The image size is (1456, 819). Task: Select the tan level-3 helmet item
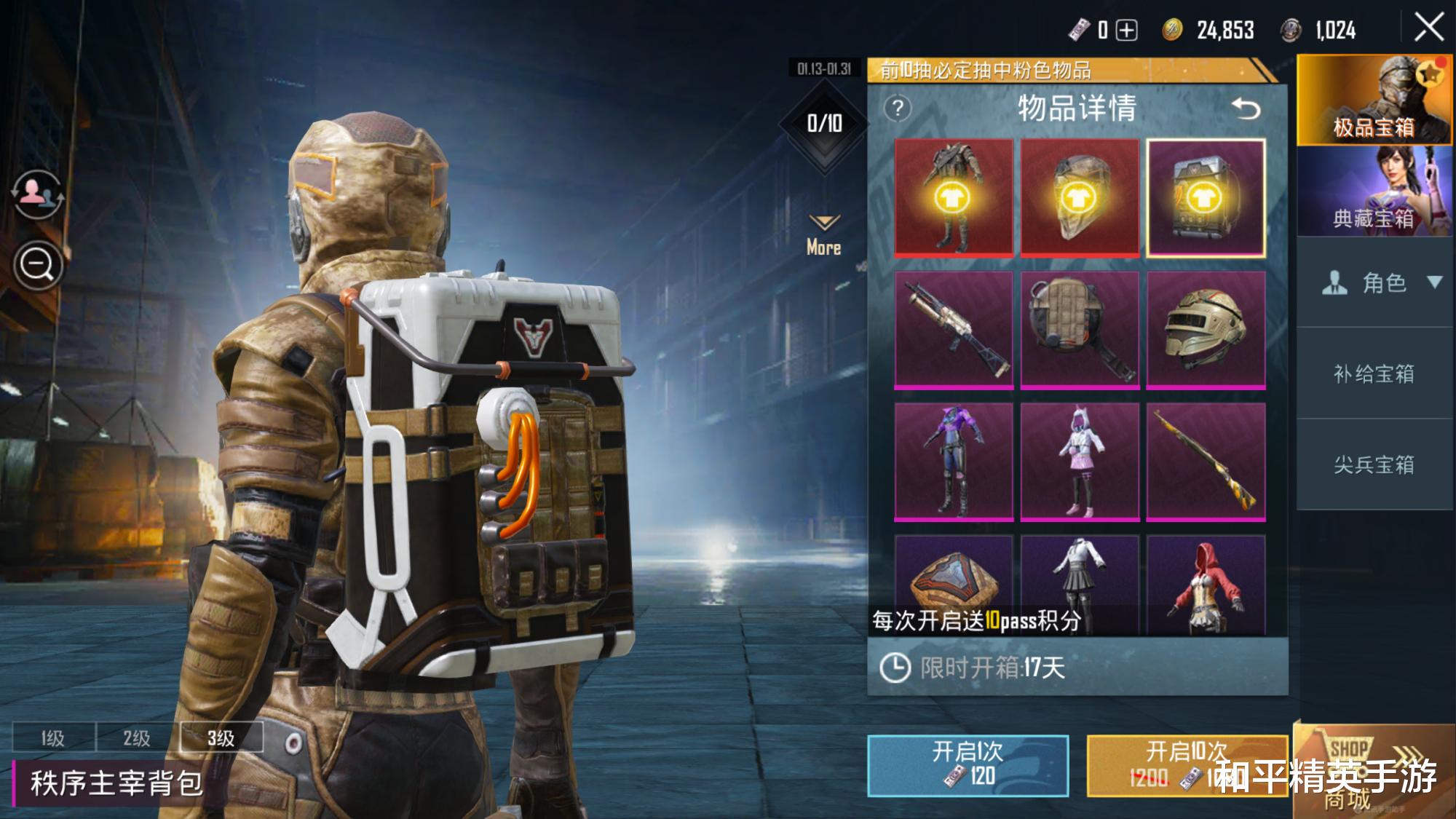1206,328
